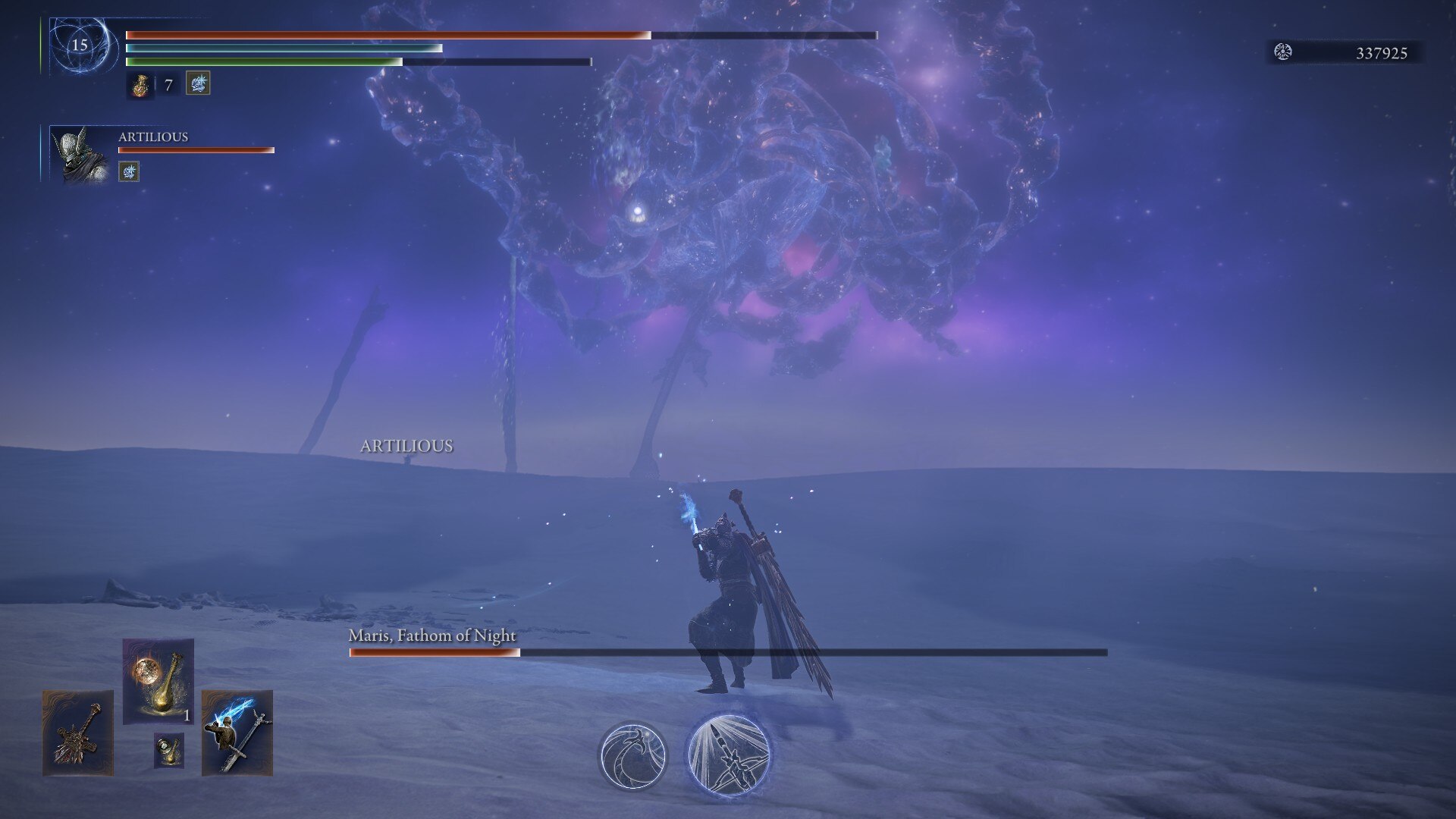
Task: Check the frost status icon under Artilious
Action: pyautogui.click(x=129, y=172)
